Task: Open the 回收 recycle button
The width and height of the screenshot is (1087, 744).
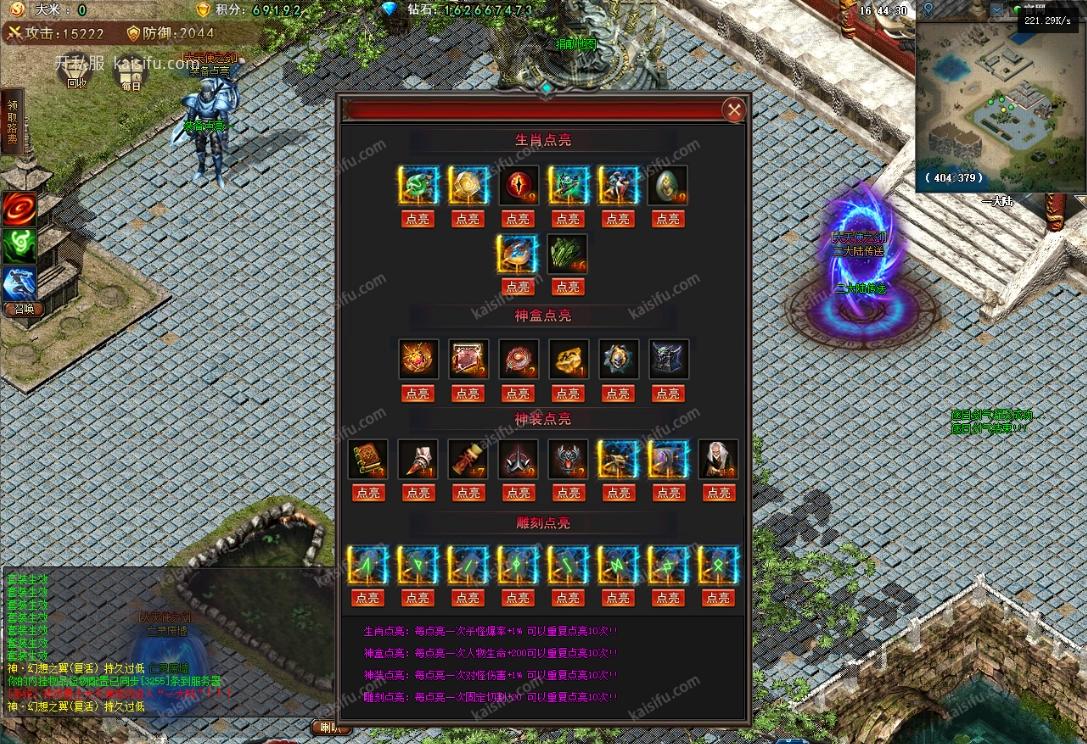Action: [77, 72]
